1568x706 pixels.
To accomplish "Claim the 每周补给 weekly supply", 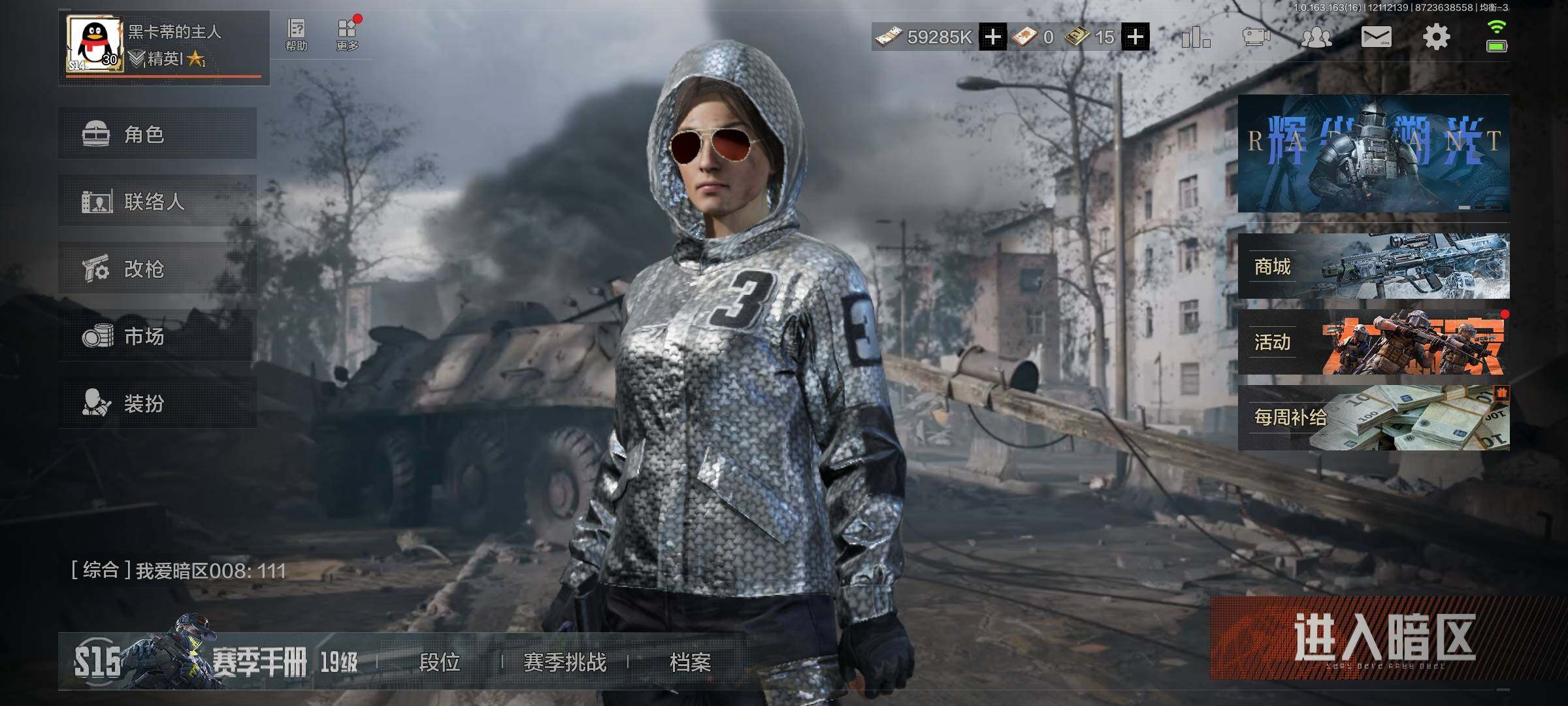I will pyautogui.click(x=1373, y=418).
